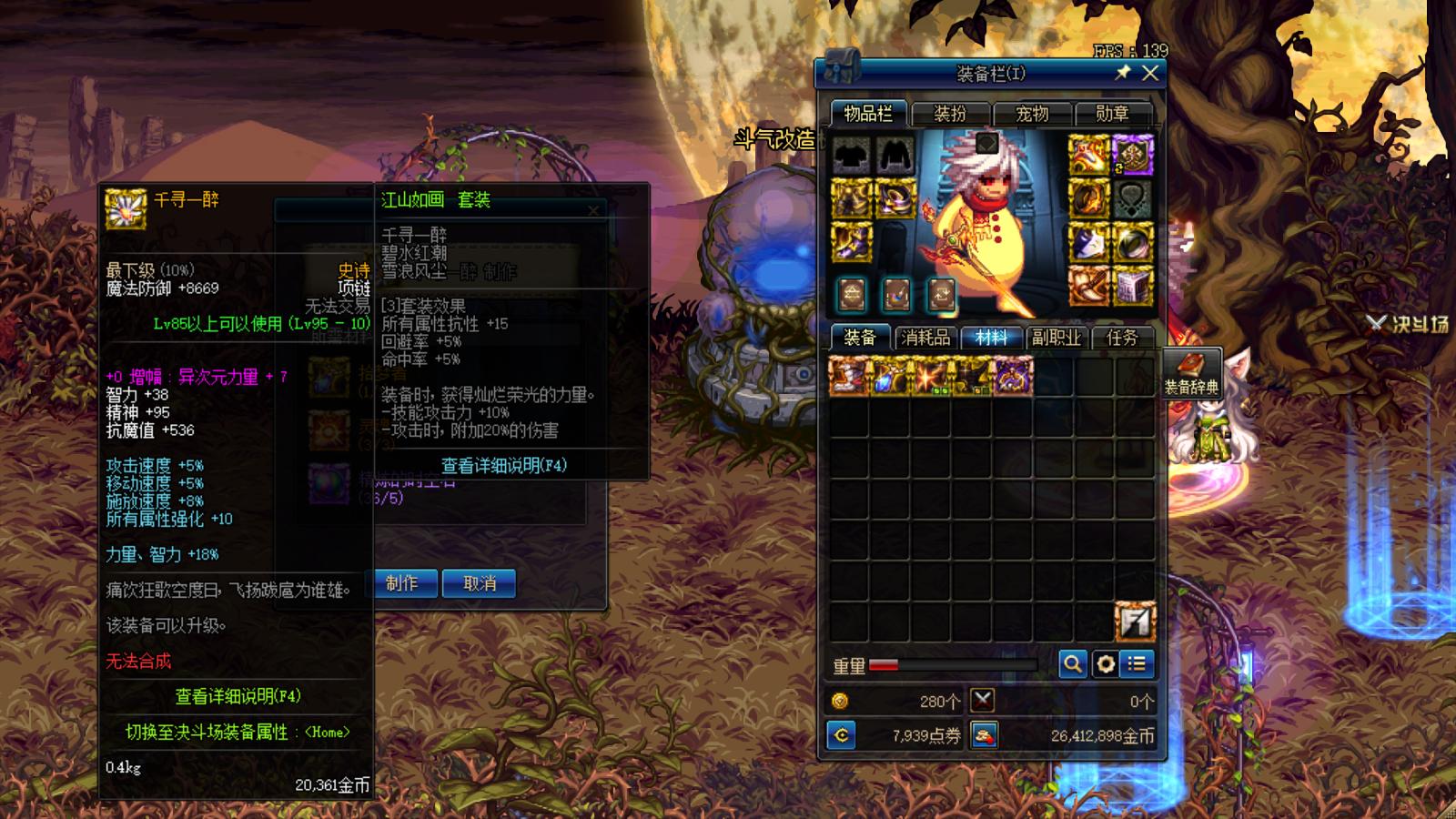View the 任务 quest items tab
The width and height of the screenshot is (1456, 819).
pyautogui.click(x=1122, y=338)
